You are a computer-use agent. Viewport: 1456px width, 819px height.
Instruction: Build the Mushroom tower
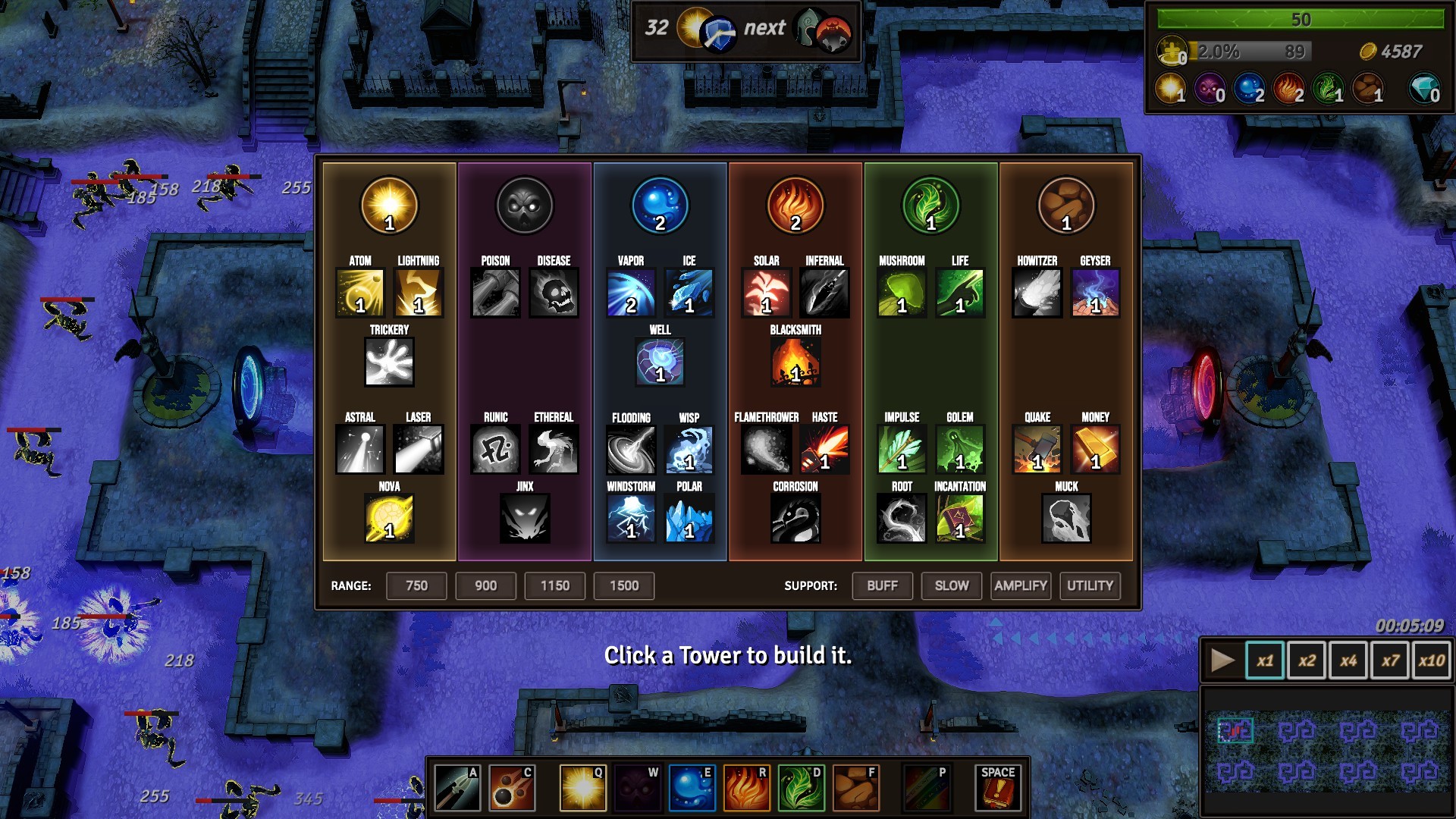[901, 294]
